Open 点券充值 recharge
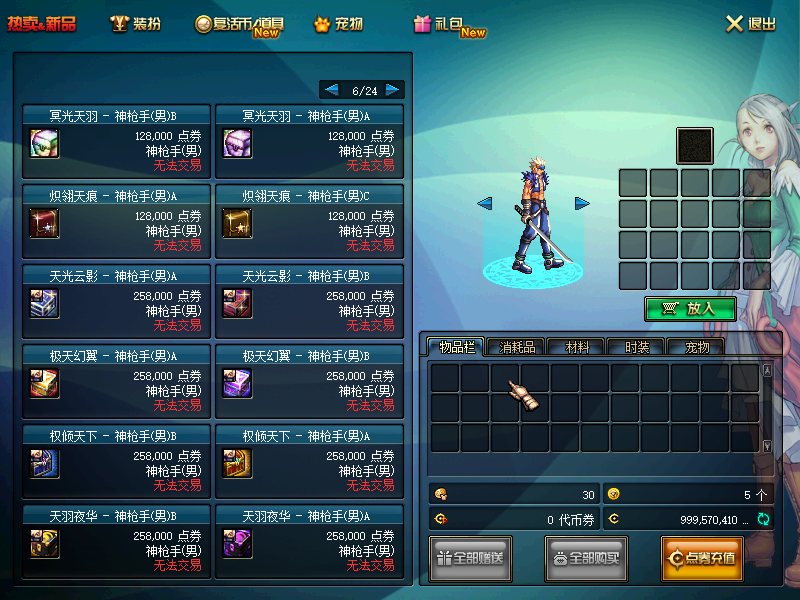Viewport: 800px width, 600px height. [x=701, y=558]
